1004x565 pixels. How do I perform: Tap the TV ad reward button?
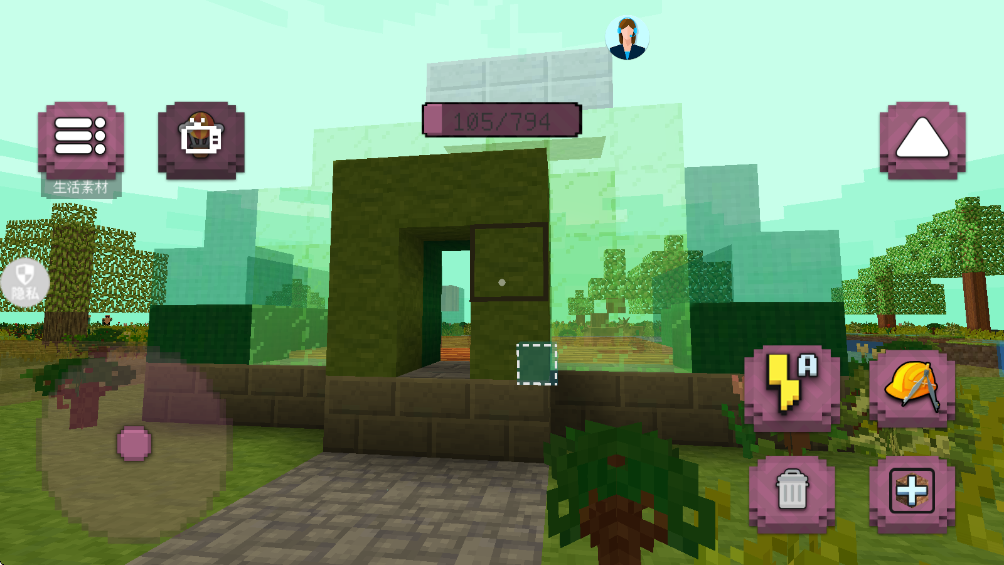coord(201,139)
